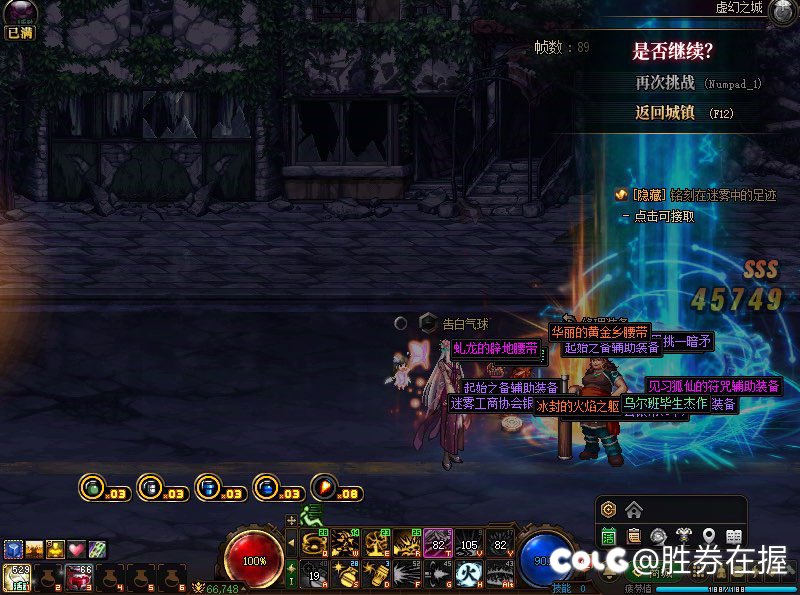The width and height of the screenshot is (800, 595).
Task: Click the pink heart buff icon
Action: (76, 549)
